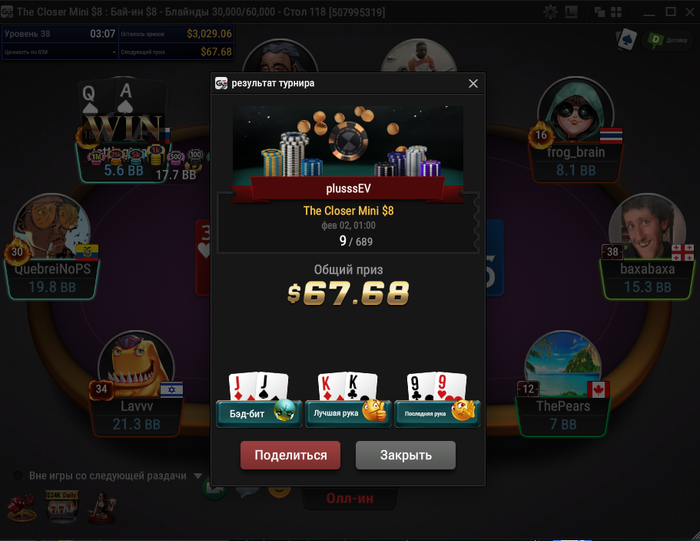
Task: Close the tournament result dialog with X
Action: [473, 84]
